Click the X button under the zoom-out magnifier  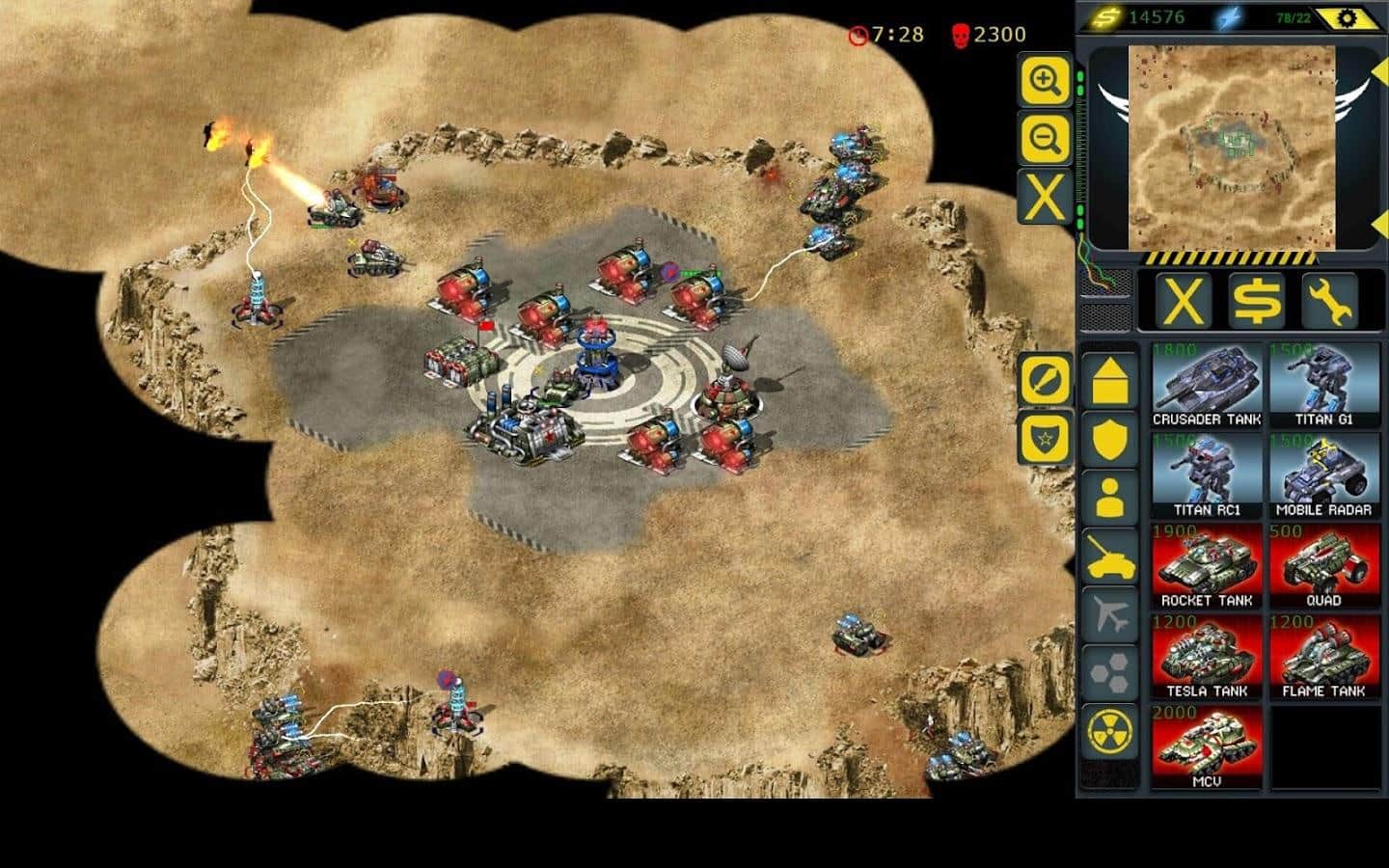(1045, 198)
